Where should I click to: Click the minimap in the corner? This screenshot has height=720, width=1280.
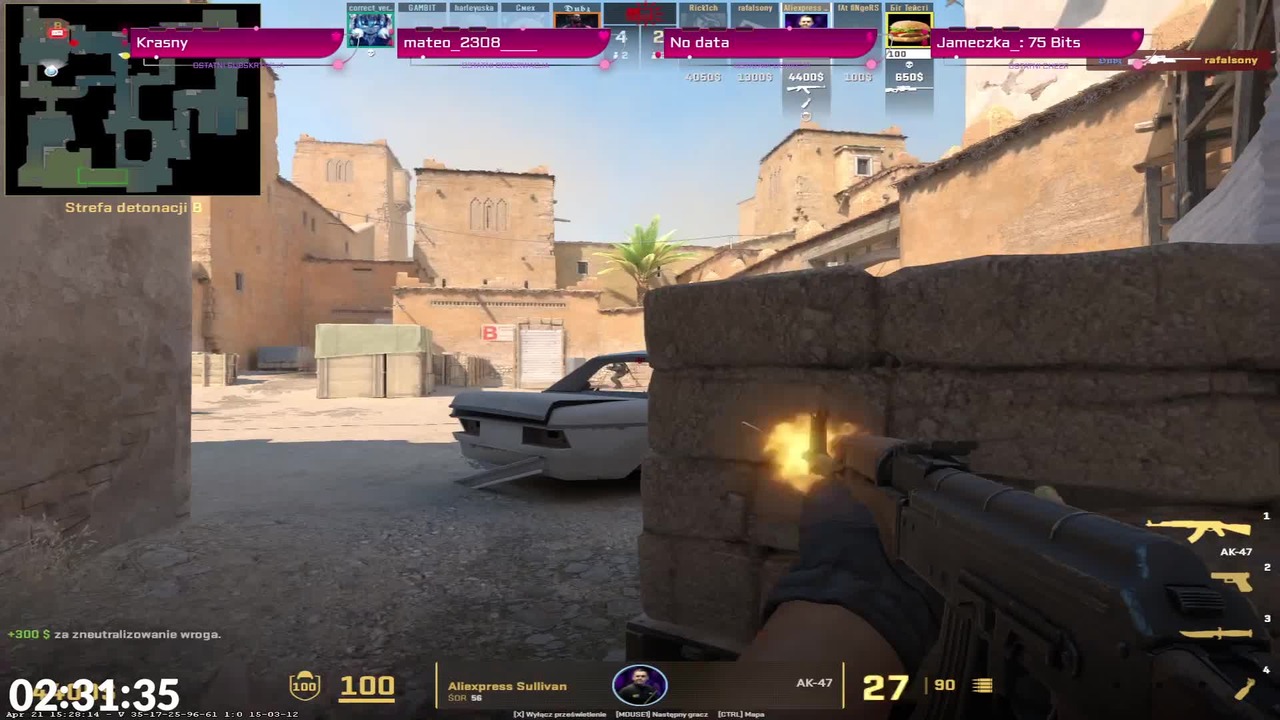pyautogui.click(x=132, y=98)
